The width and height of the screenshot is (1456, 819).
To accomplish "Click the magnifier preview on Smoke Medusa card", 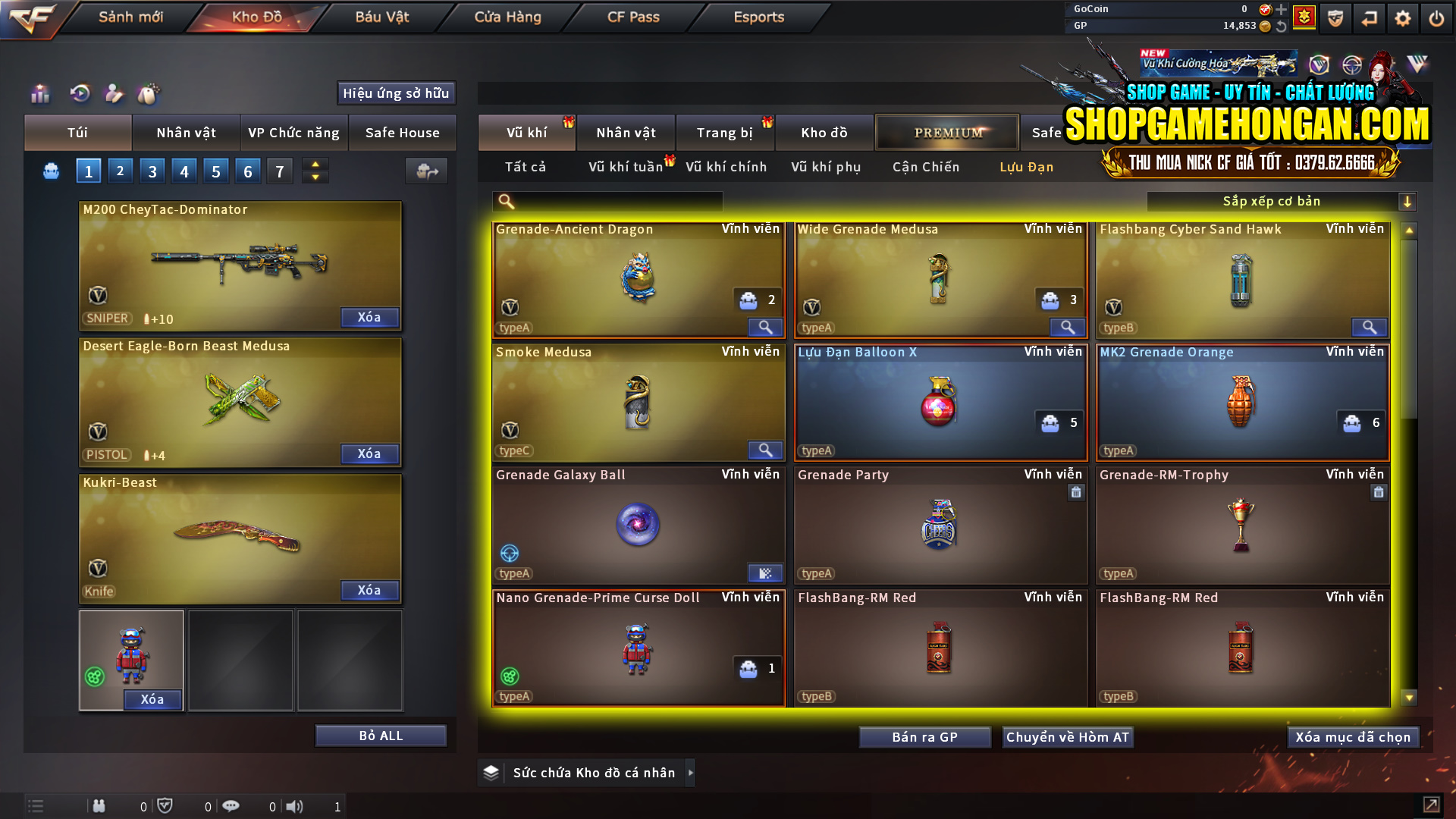I will [x=764, y=450].
